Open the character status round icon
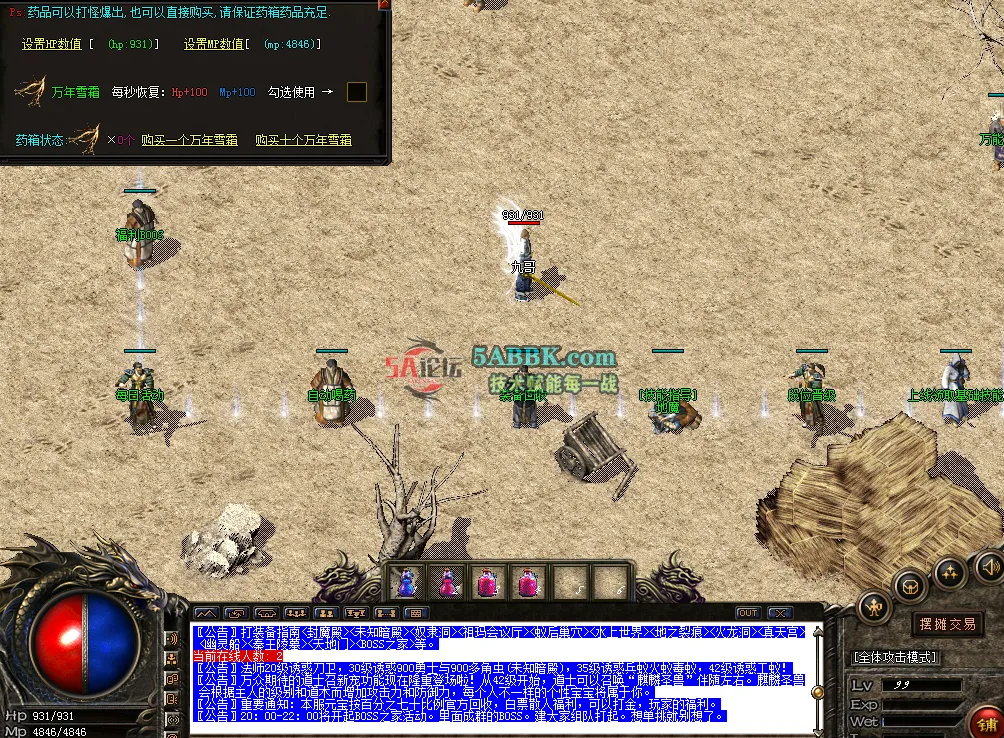1004x738 pixels. (873, 606)
